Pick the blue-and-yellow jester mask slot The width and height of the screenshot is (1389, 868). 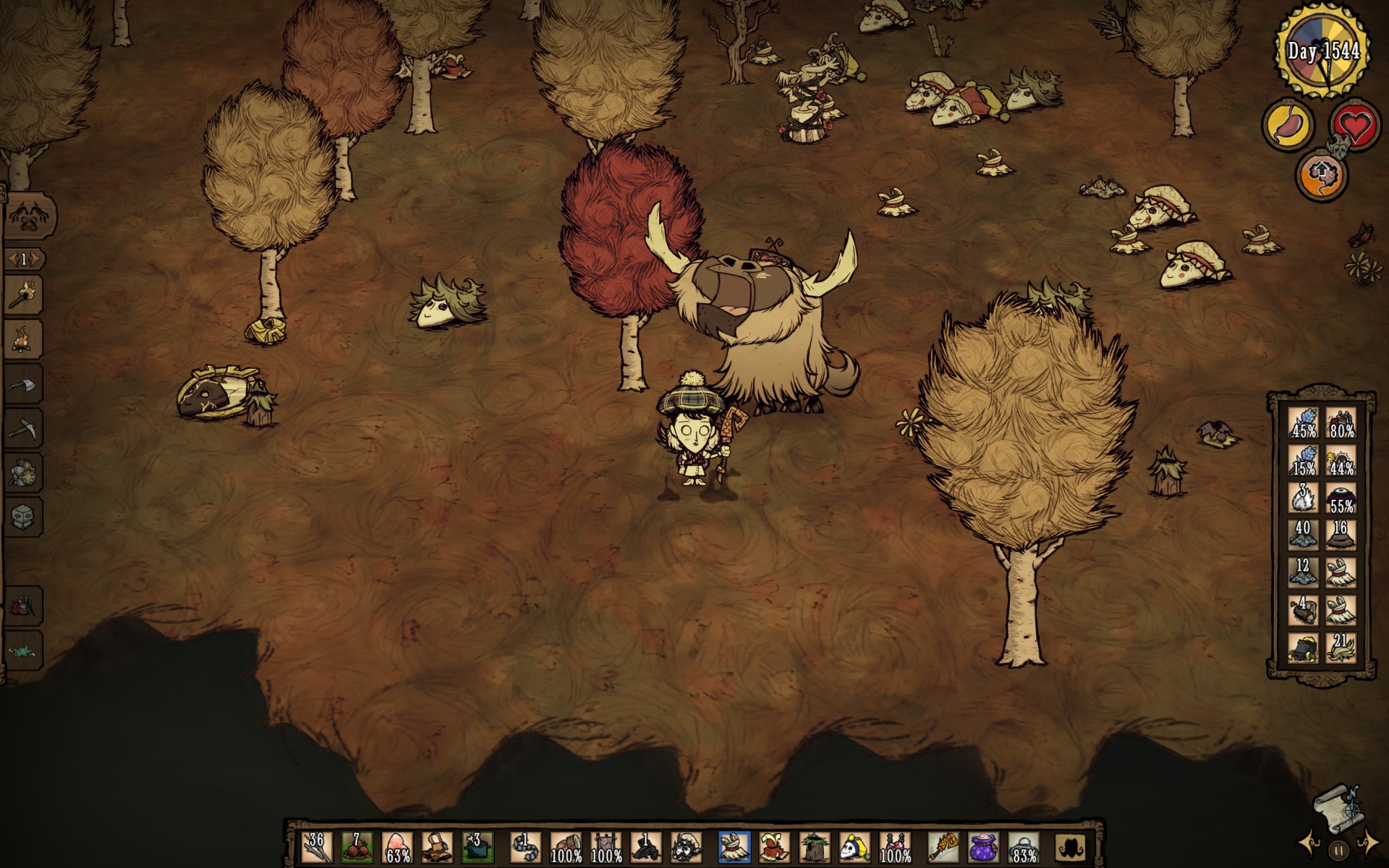click(x=854, y=846)
